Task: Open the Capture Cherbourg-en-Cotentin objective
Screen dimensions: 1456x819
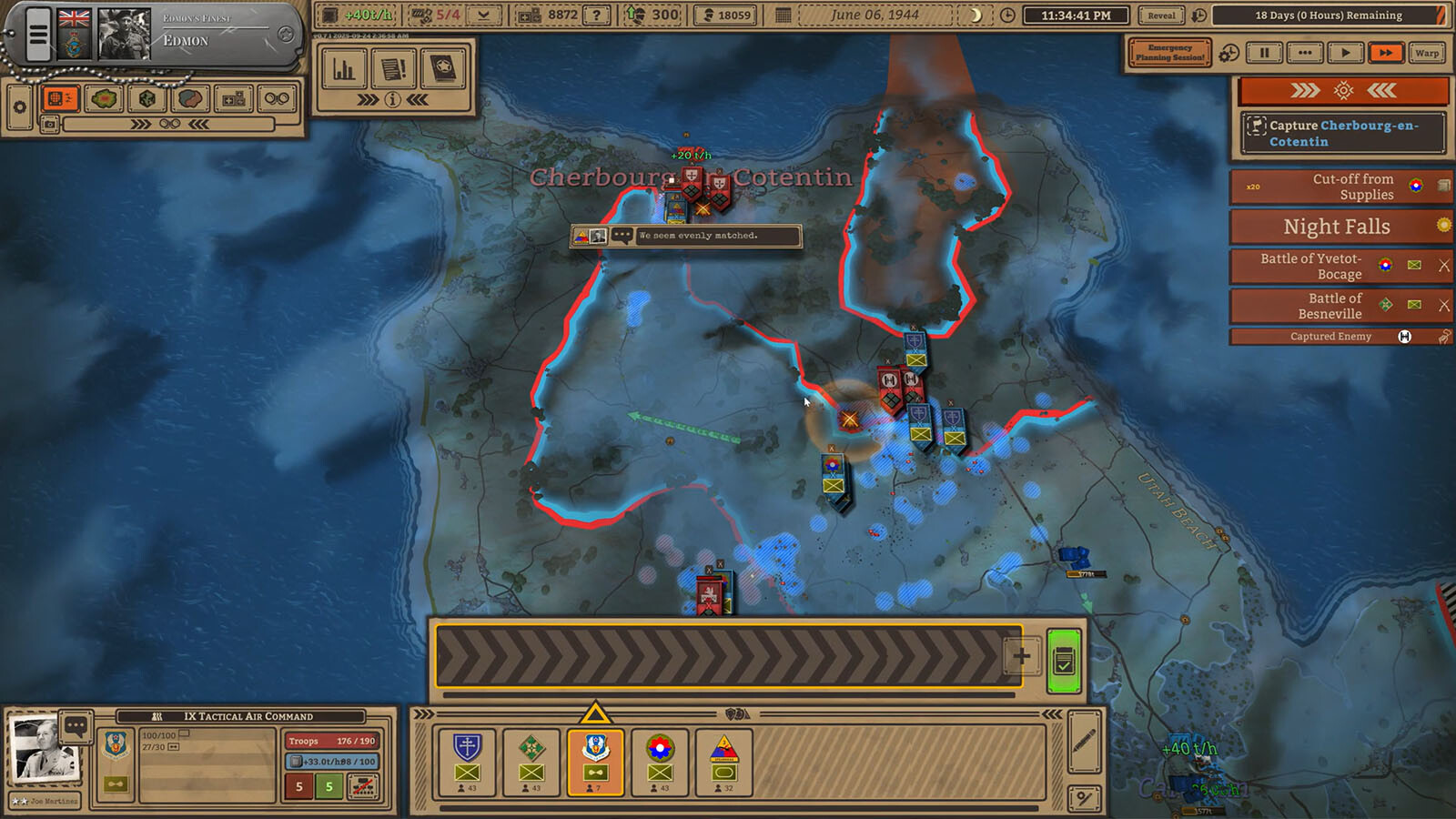Action: point(1342,133)
